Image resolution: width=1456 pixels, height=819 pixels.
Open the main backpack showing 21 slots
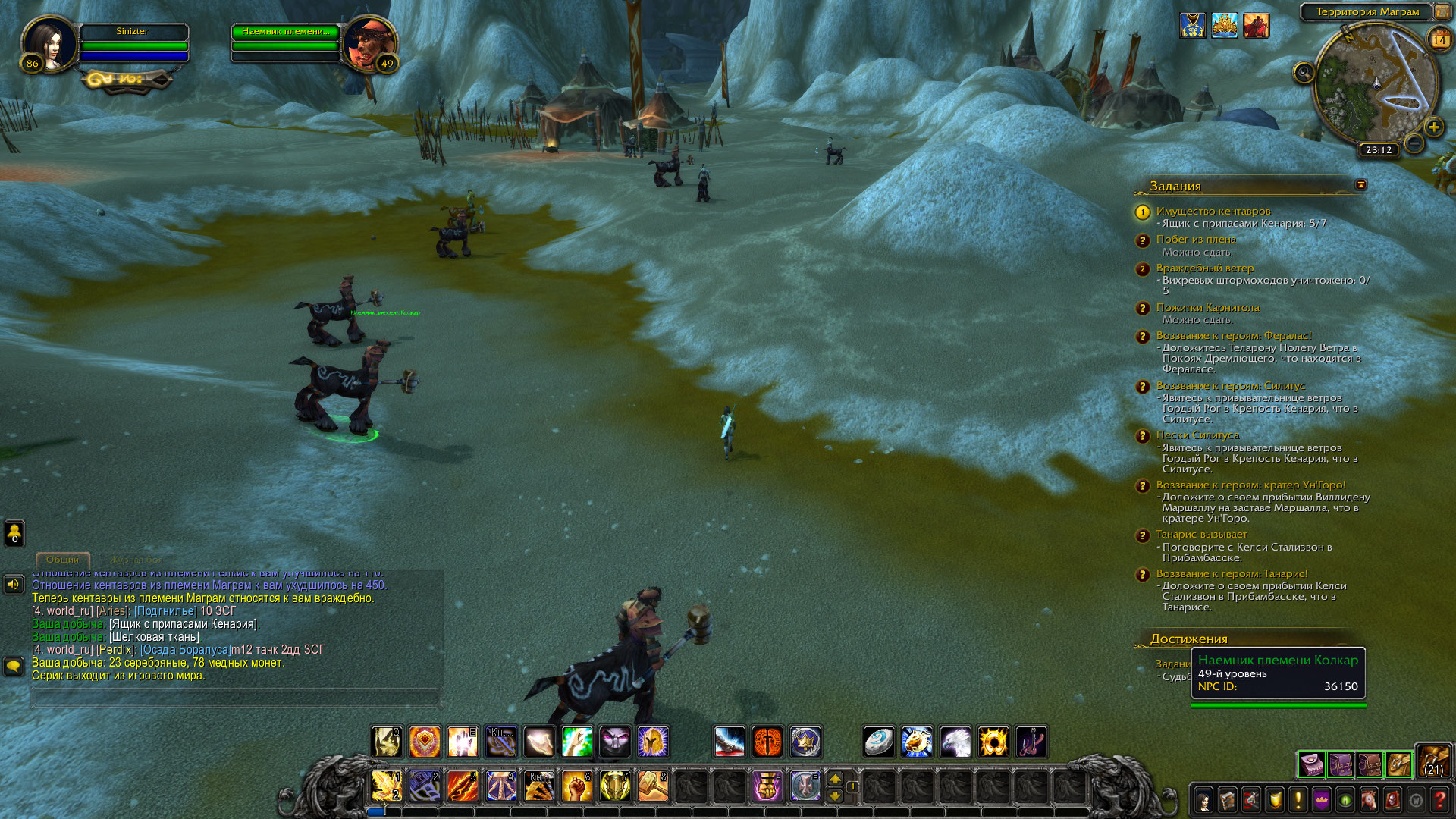(1433, 761)
